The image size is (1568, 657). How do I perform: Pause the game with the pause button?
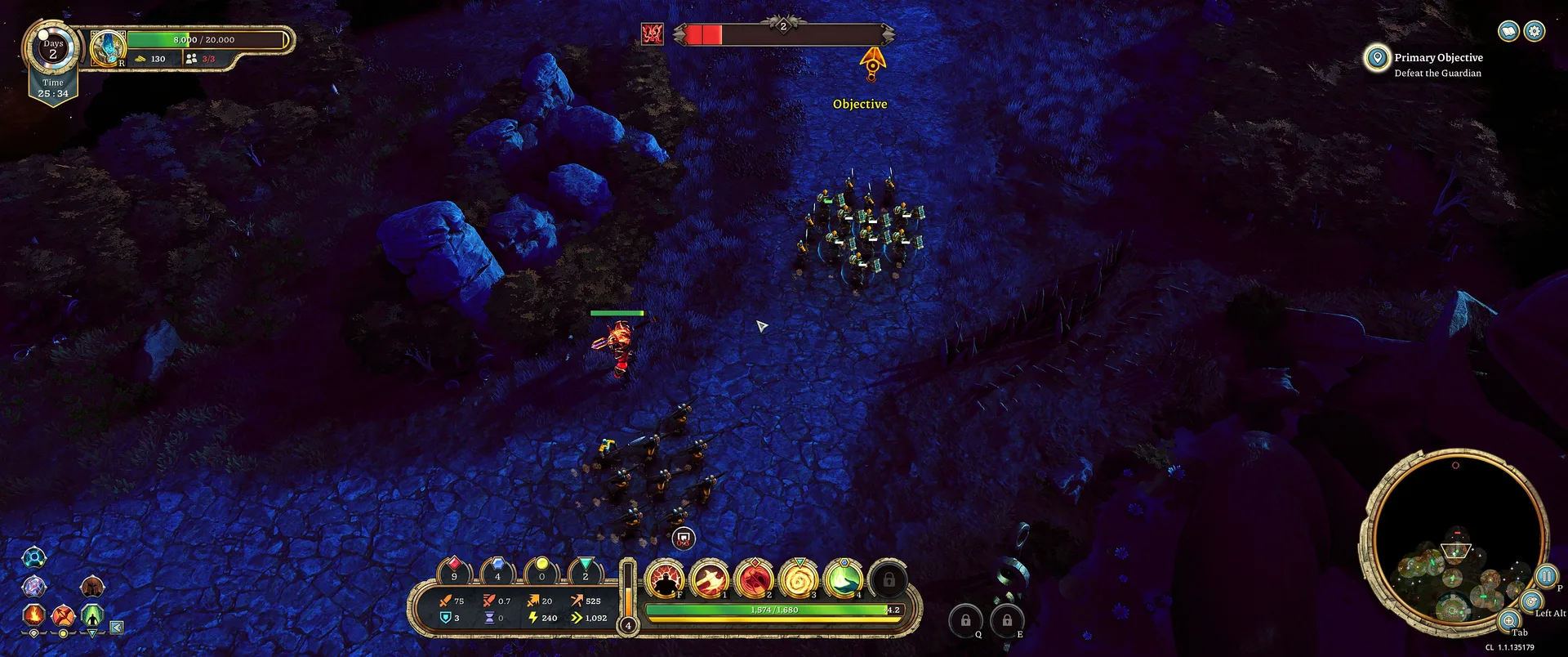(x=1546, y=576)
